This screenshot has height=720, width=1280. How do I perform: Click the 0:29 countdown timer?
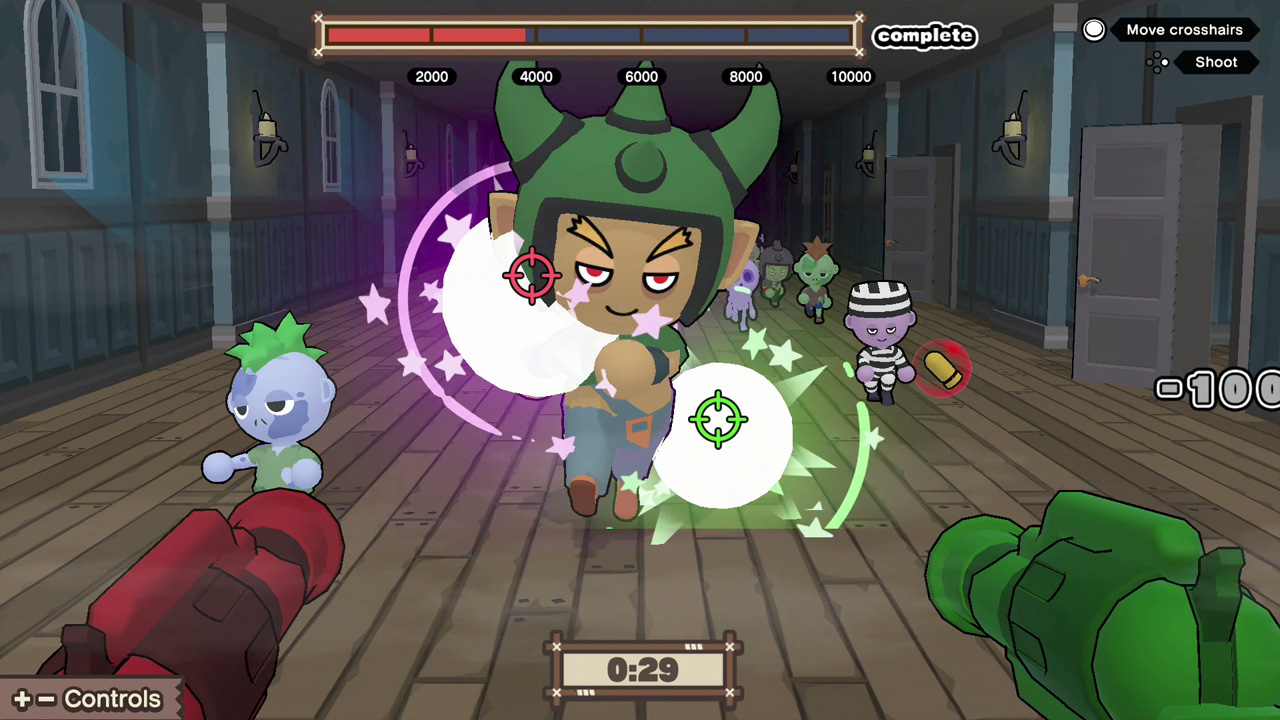coord(643,671)
